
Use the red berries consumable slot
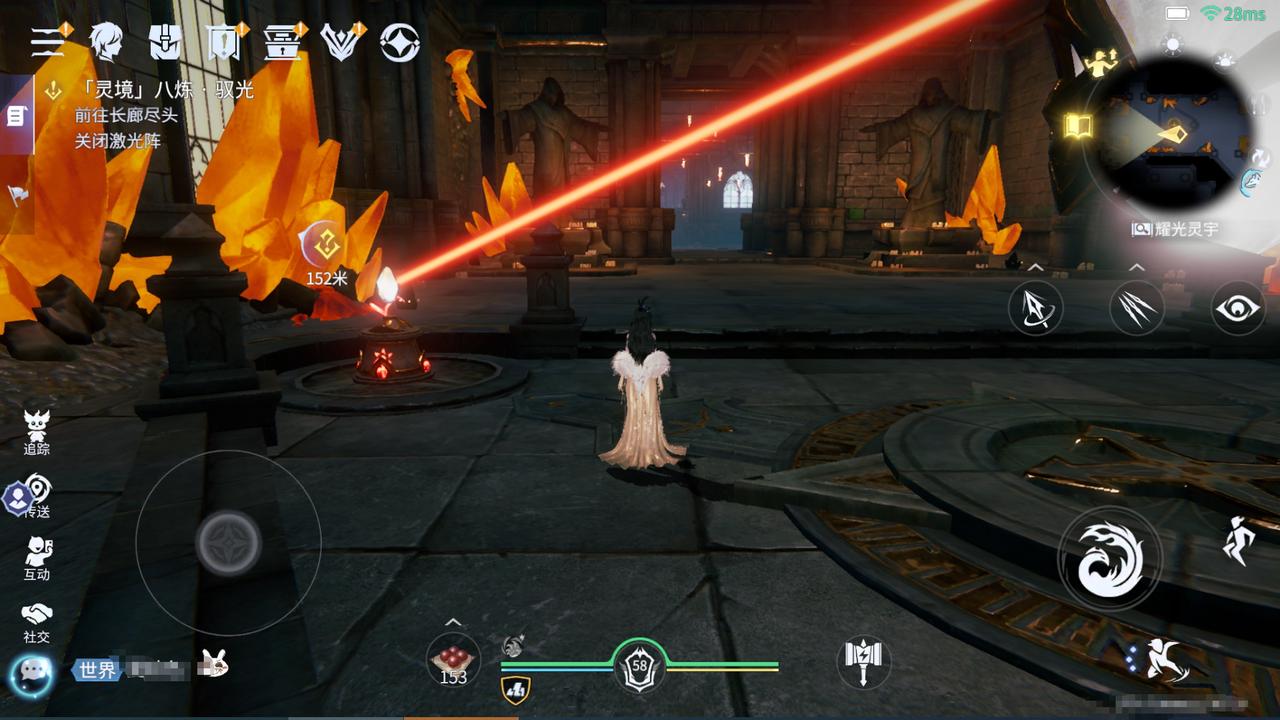click(453, 660)
